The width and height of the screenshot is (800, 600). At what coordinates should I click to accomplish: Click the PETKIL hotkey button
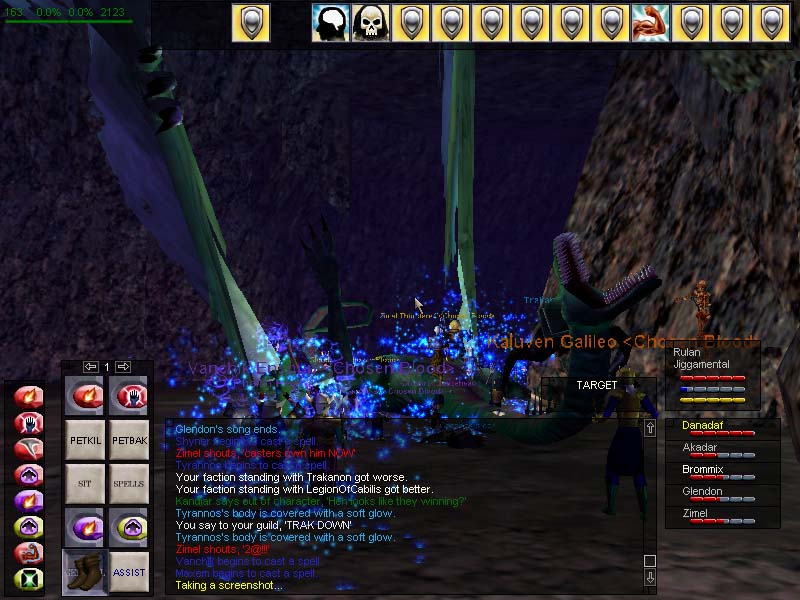pyautogui.click(x=85, y=438)
